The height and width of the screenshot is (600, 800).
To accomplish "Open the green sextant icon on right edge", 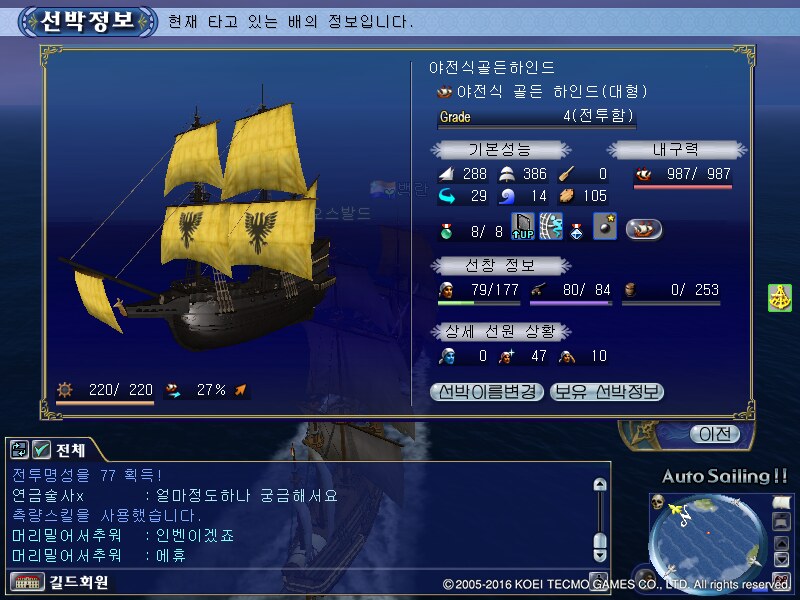I will [x=780, y=298].
